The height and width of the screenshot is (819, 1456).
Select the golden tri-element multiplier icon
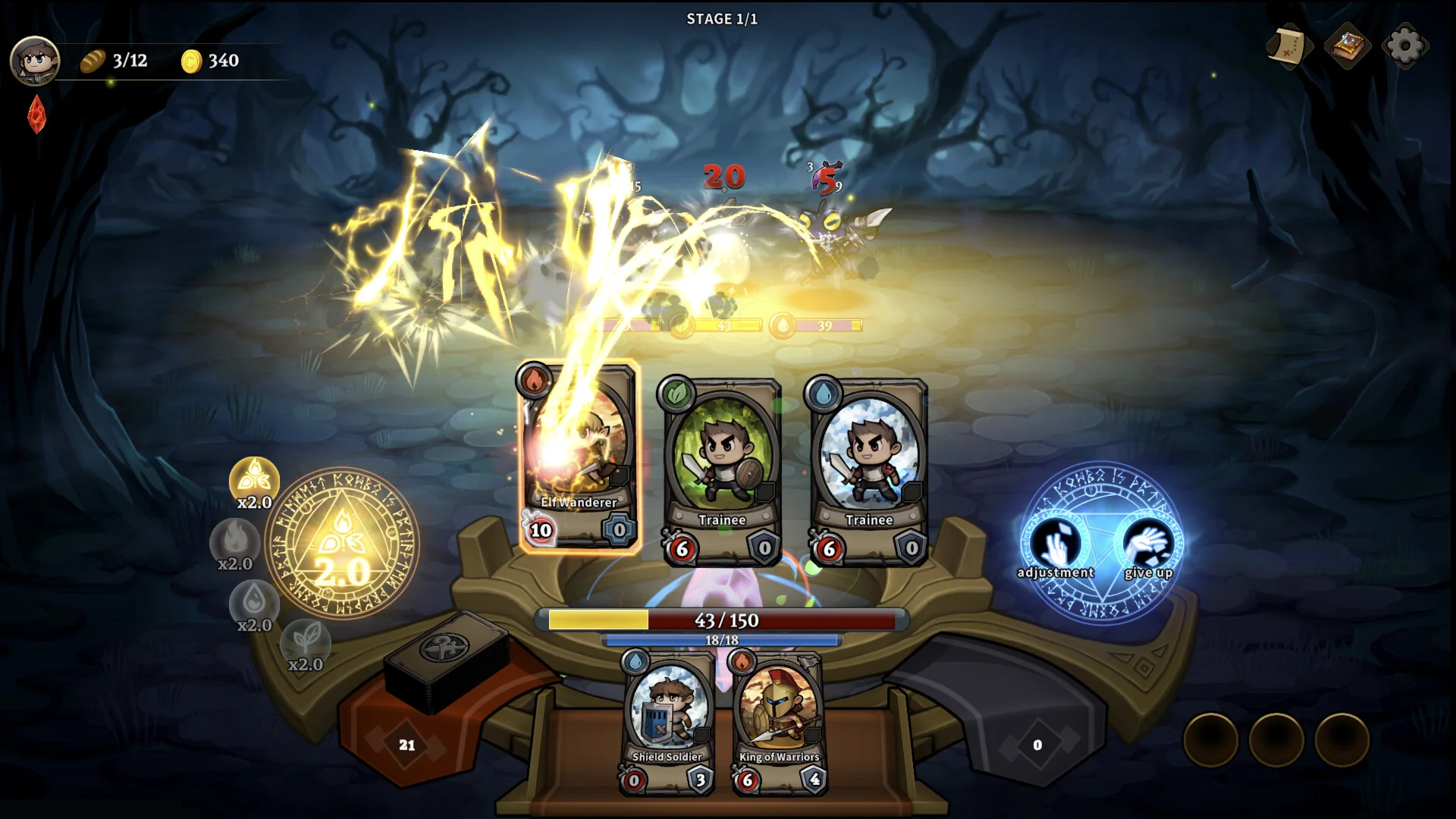(254, 479)
